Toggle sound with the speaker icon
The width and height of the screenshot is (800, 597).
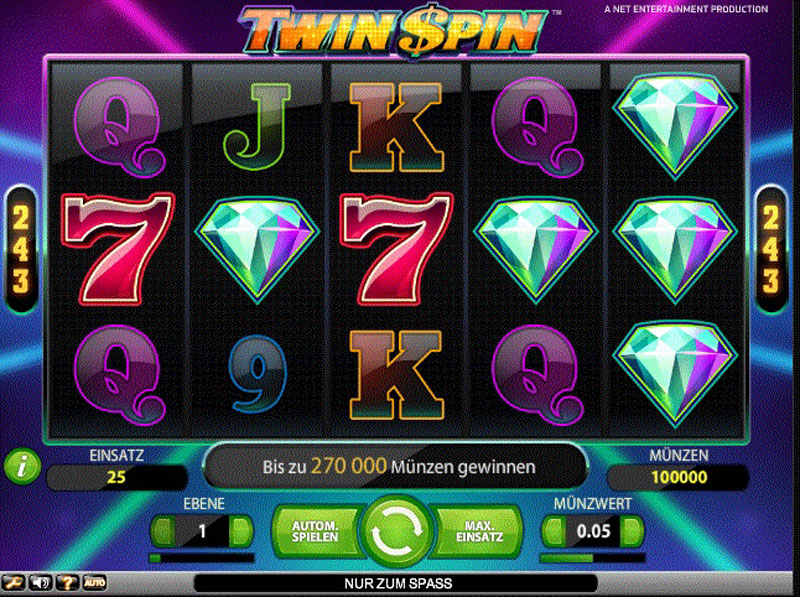tap(41, 581)
